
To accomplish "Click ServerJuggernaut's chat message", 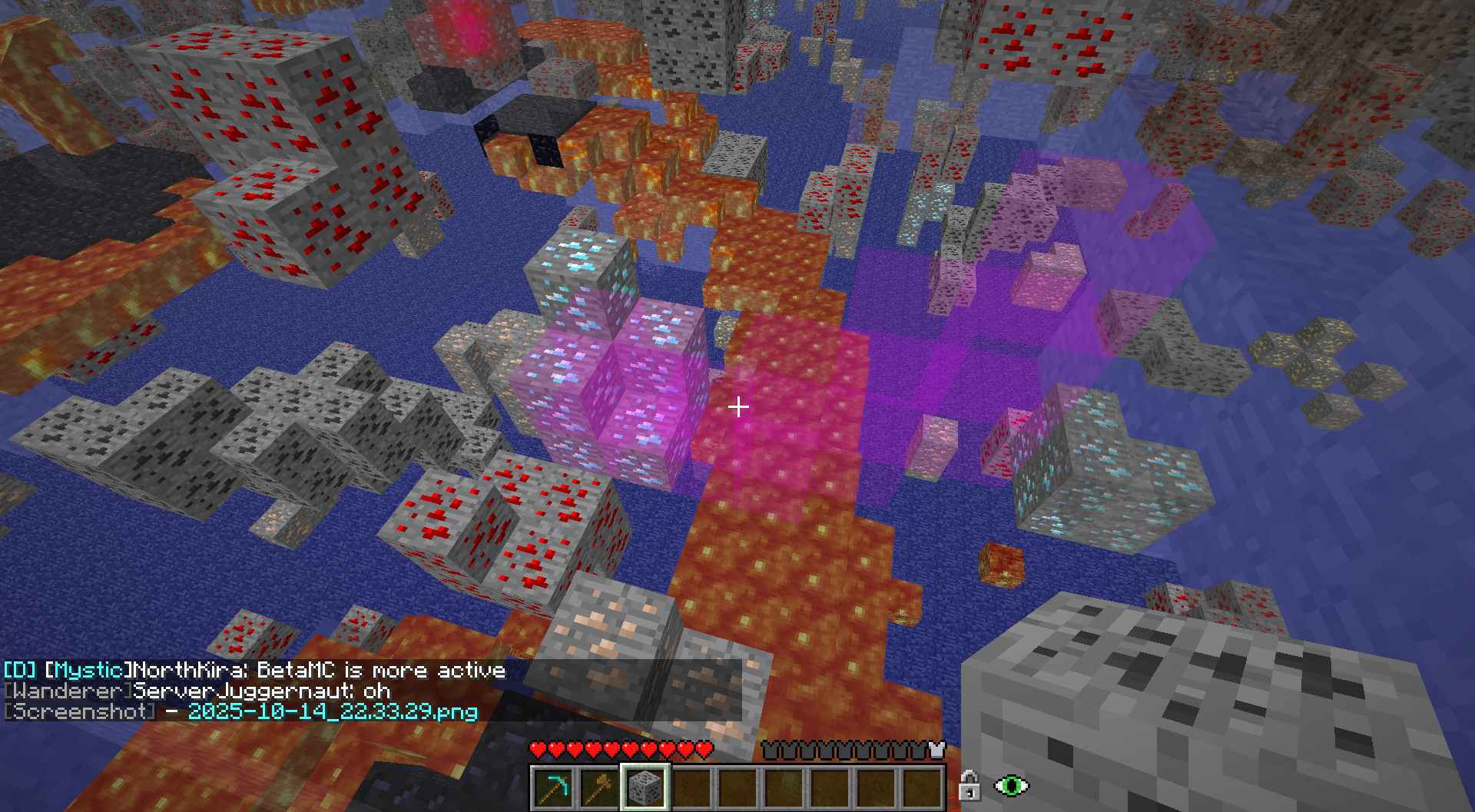I will (262, 691).
